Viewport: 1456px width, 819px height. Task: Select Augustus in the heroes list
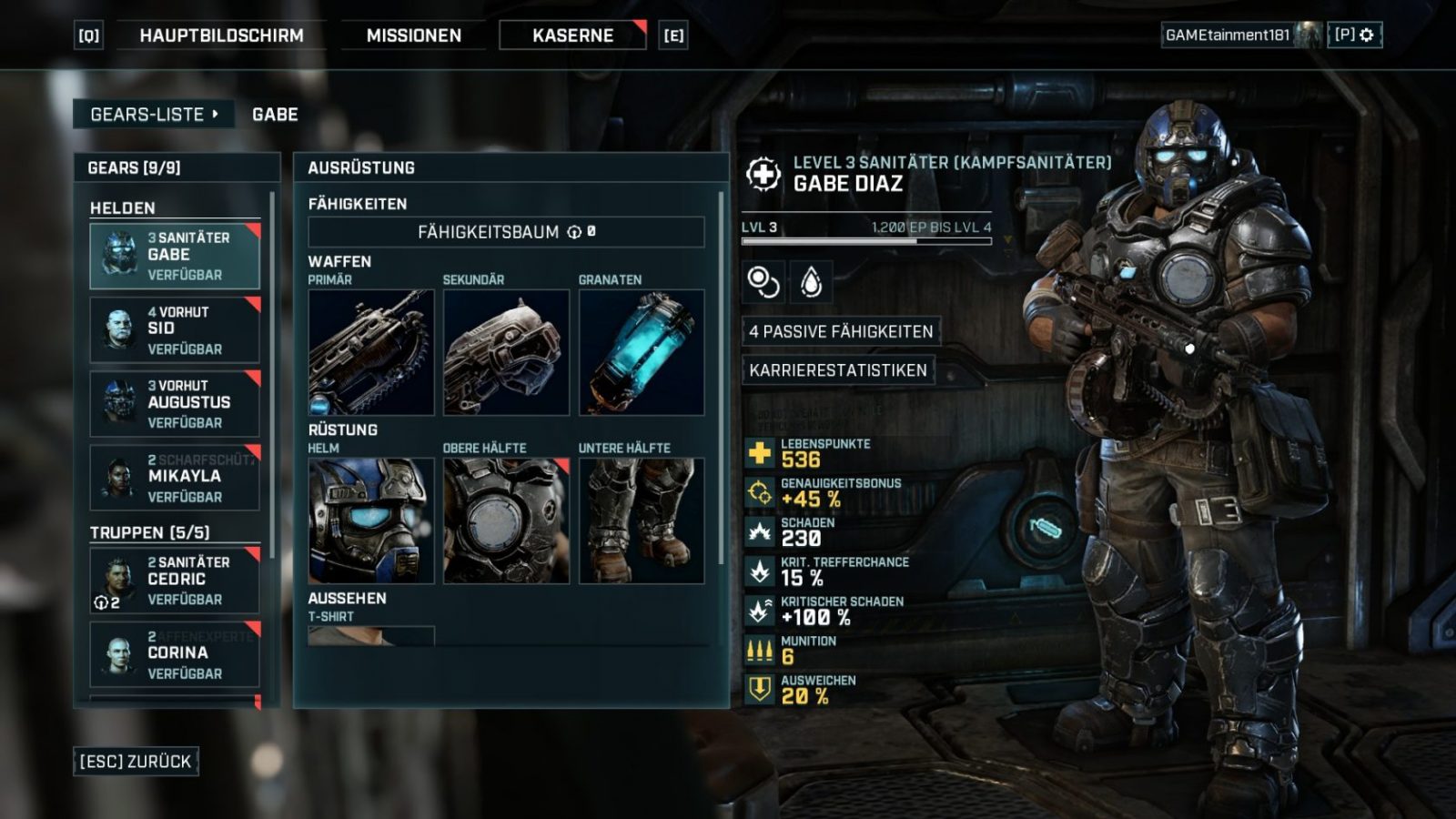pos(175,403)
